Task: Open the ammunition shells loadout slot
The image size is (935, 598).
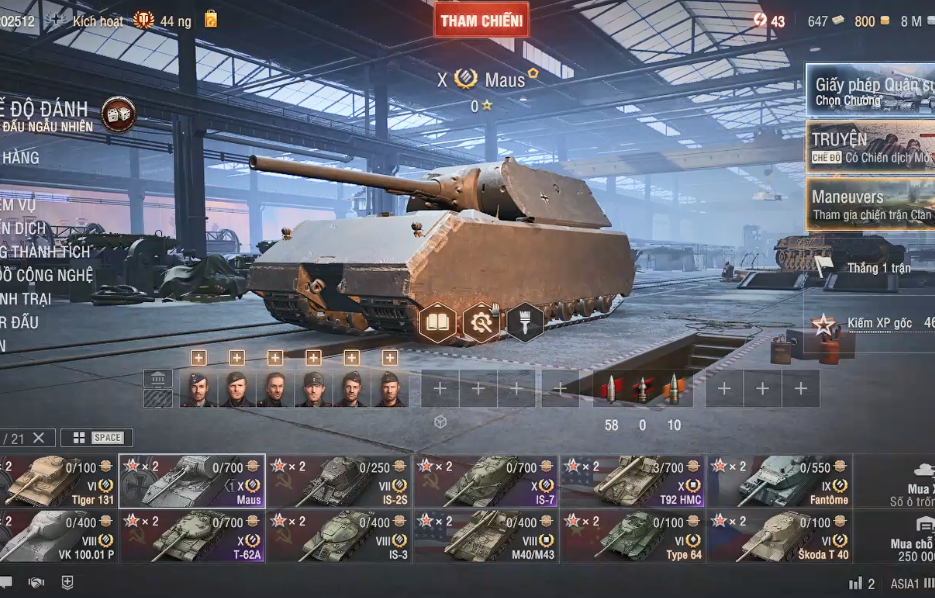Action: coord(641,388)
